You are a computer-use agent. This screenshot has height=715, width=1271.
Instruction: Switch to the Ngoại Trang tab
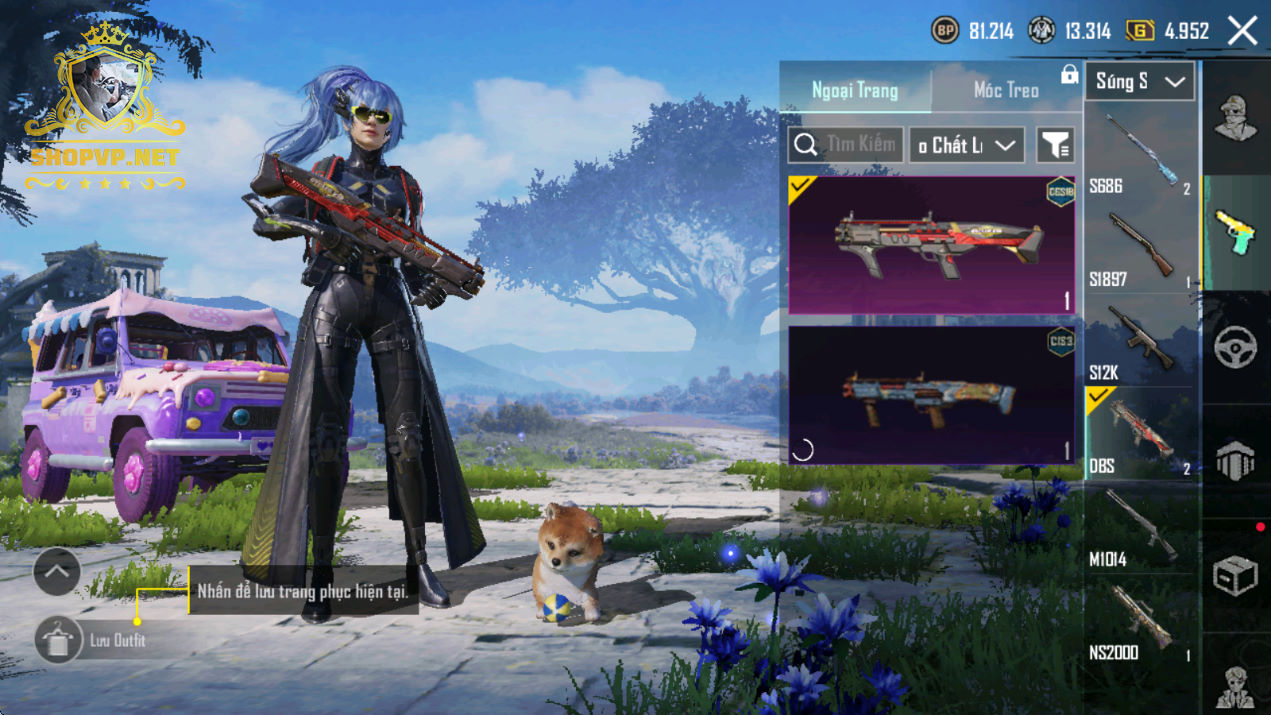point(855,90)
